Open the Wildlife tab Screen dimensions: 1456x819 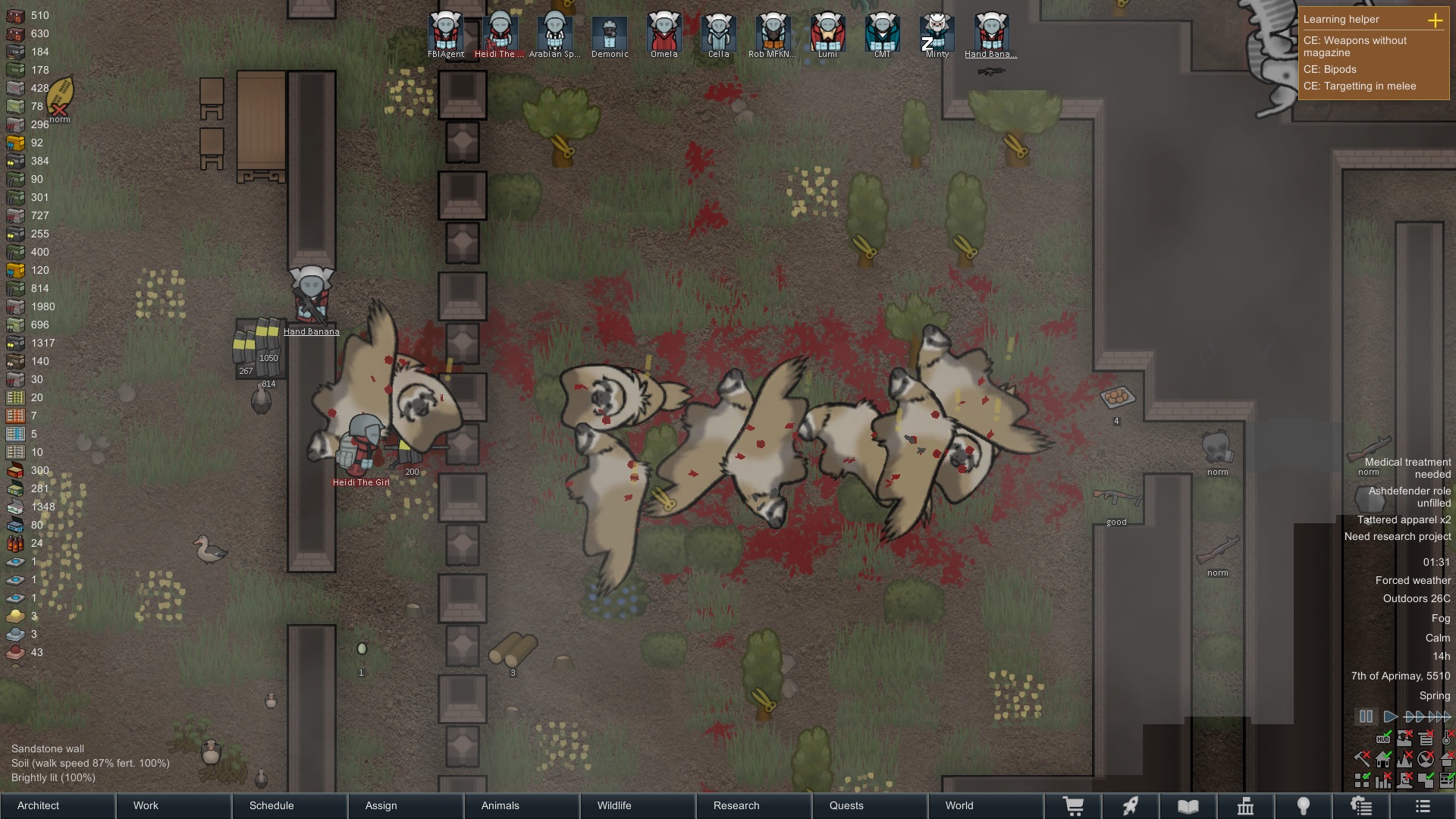(x=639, y=805)
